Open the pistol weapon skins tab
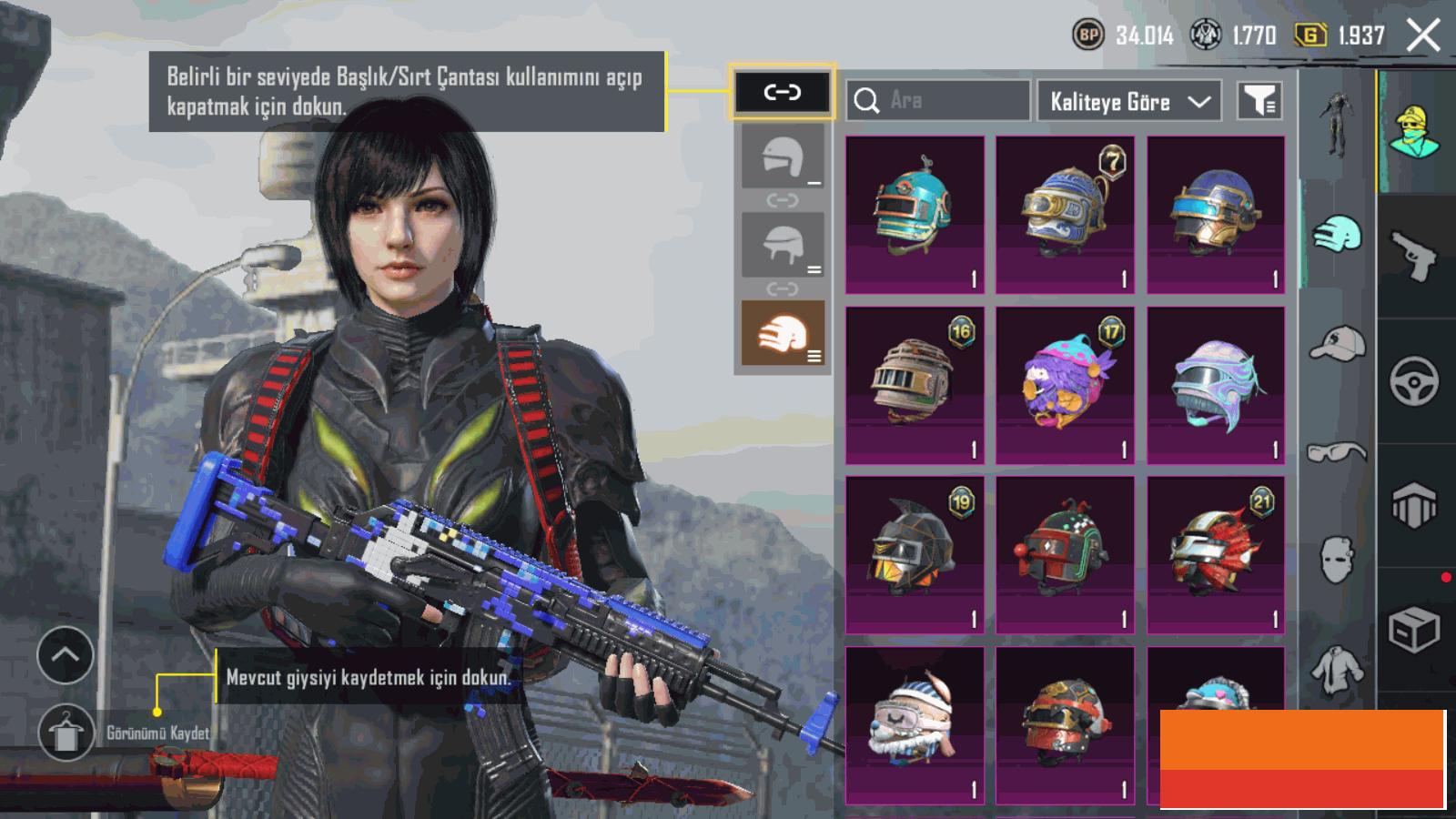This screenshot has height=819, width=1456. [x=1414, y=255]
